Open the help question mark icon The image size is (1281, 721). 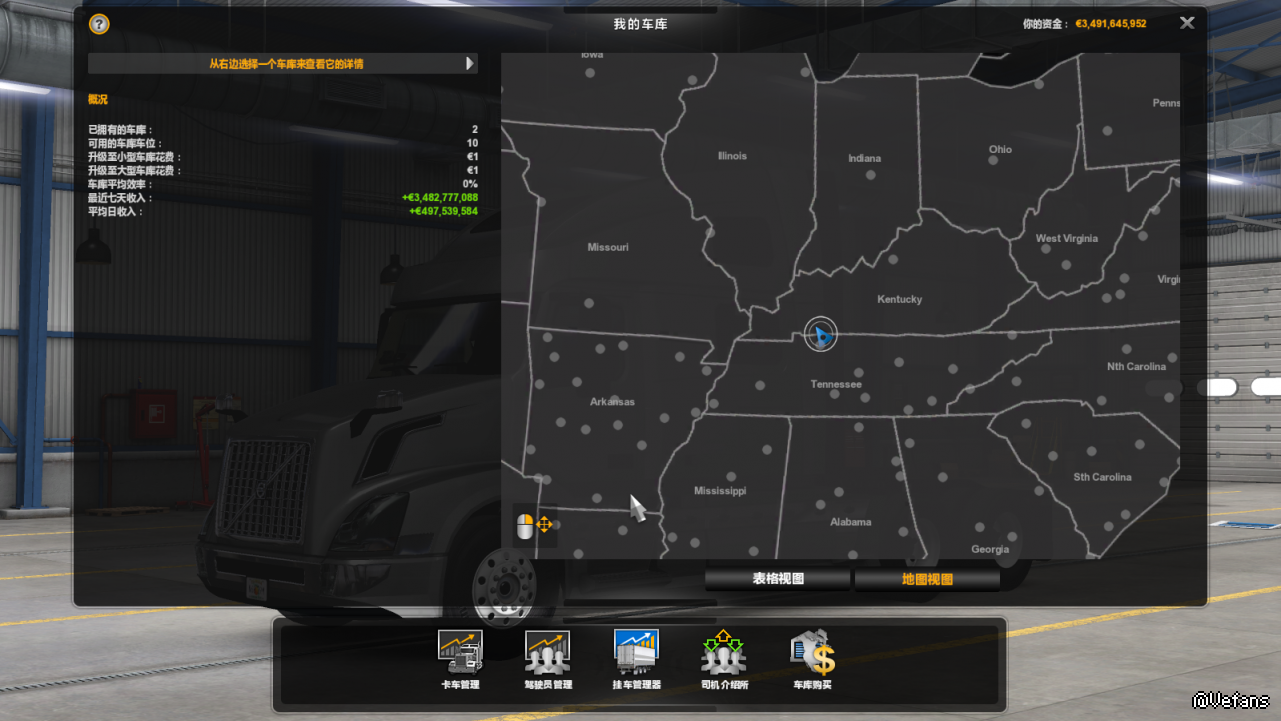click(99, 24)
